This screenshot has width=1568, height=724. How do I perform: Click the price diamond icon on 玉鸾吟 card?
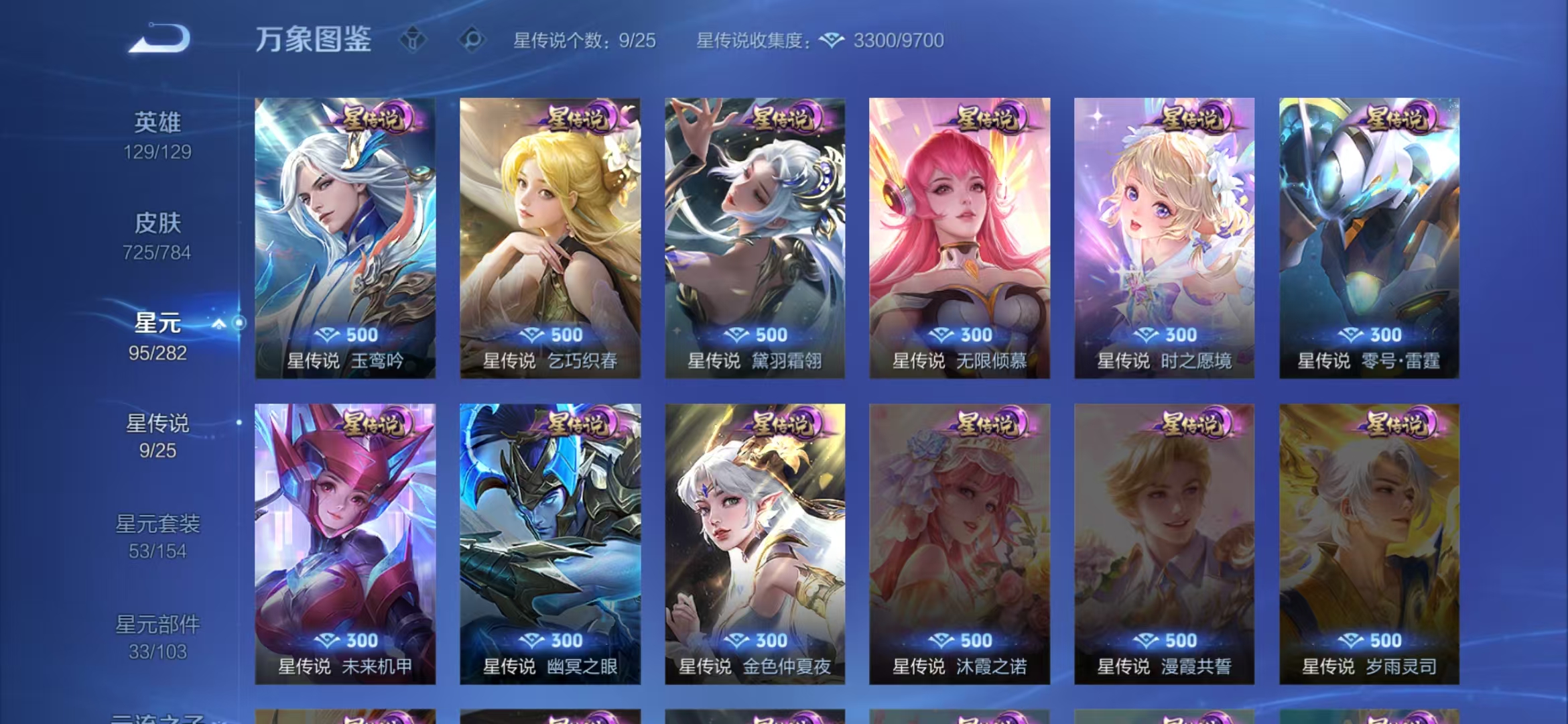tap(326, 335)
